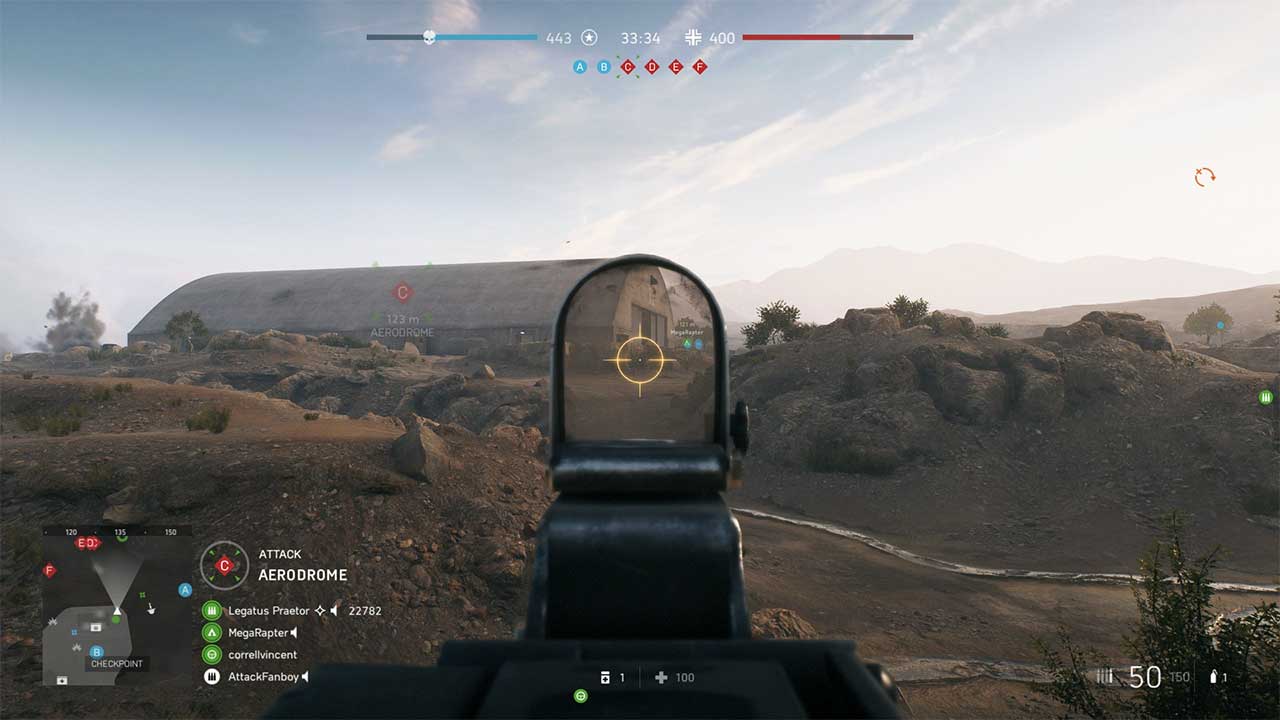This screenshot has width=1280, height=720.
Task: Click the medical crate plus icon beside 100
Action: [659, 677]
